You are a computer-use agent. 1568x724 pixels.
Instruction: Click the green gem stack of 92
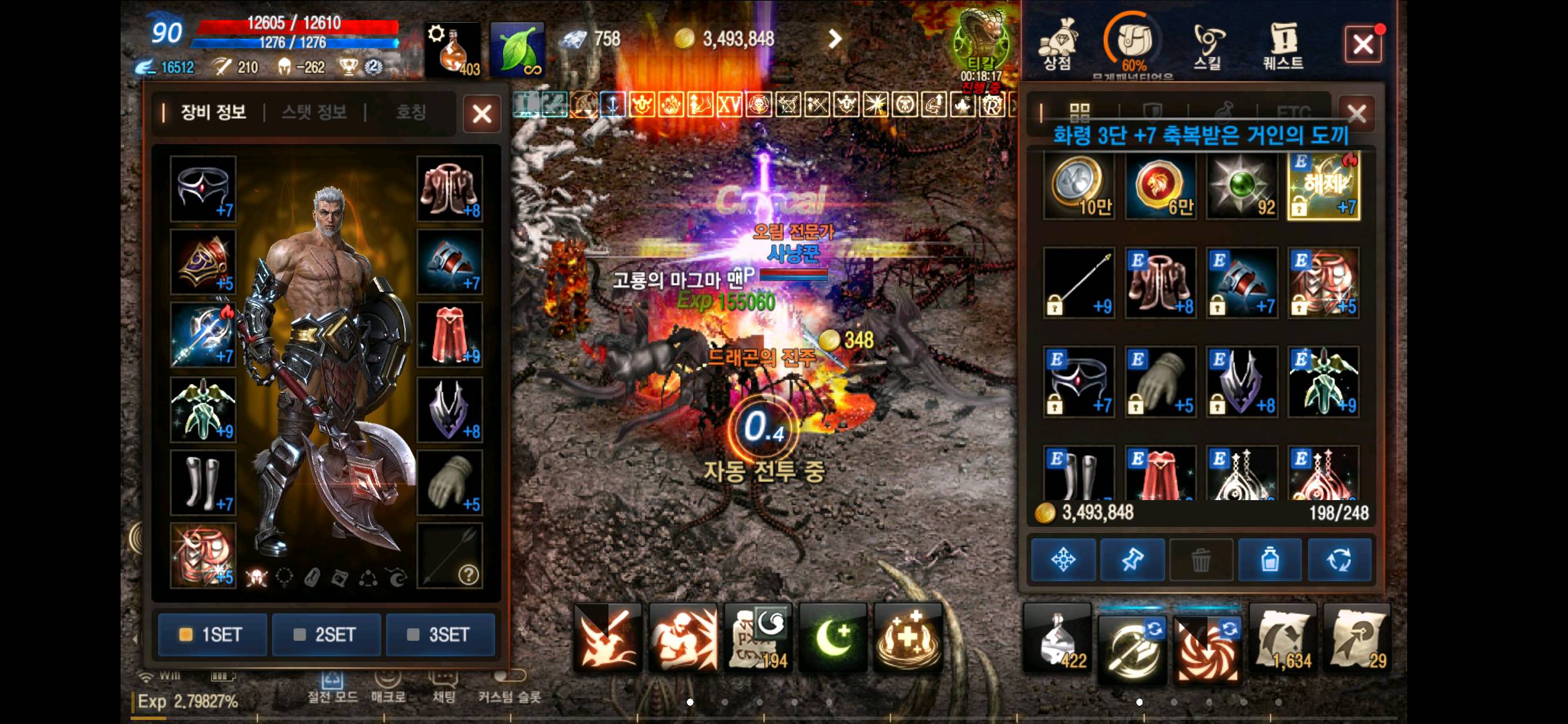[1242, 186]
